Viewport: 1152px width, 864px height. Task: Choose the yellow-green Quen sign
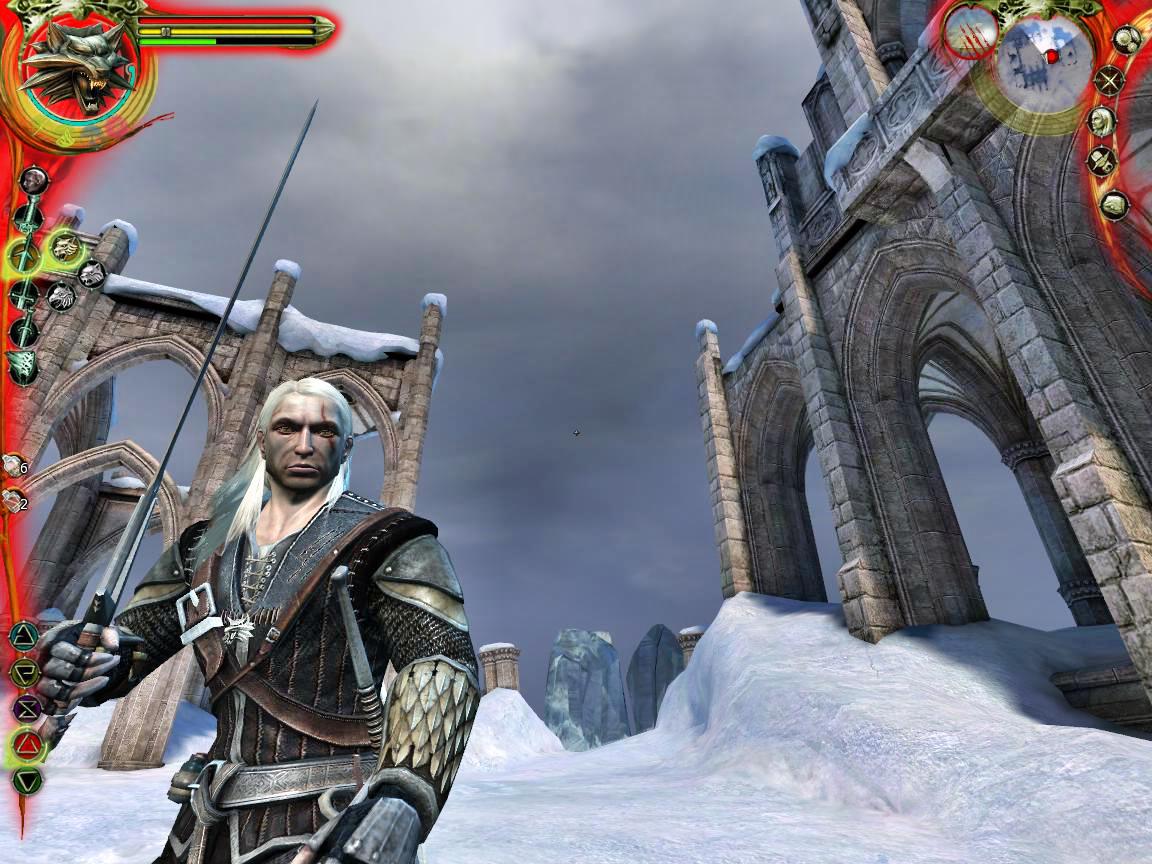tap(25, 671)
